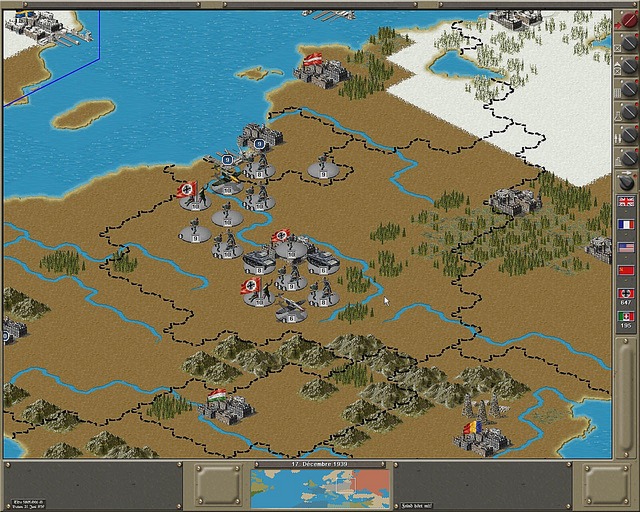The image size is (640, 512).
Task: Choose the Soviet red flag
Action: 626,270
